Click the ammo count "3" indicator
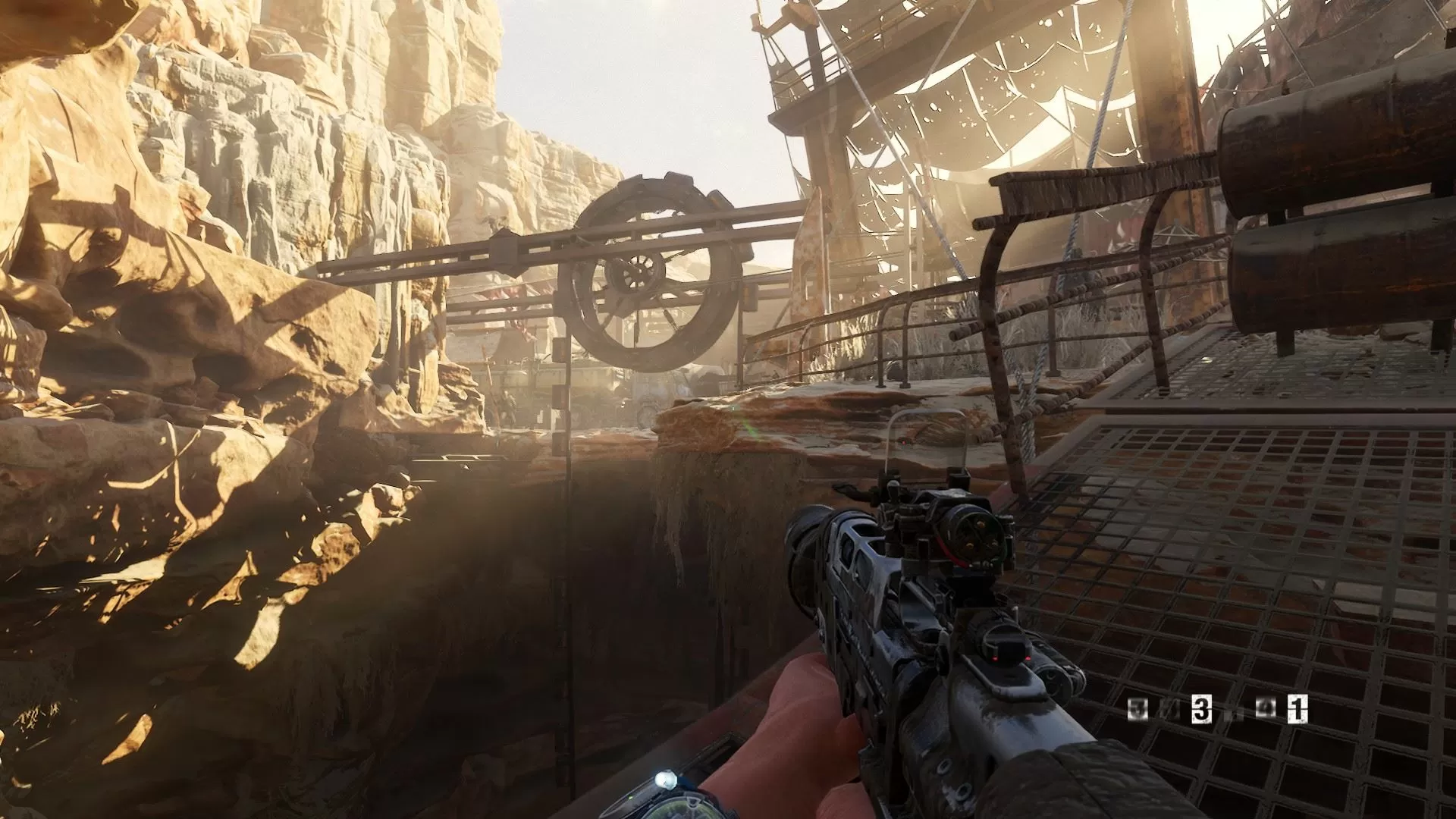The width and height of the screenshot is (1456, 819). click(1203, 708)
